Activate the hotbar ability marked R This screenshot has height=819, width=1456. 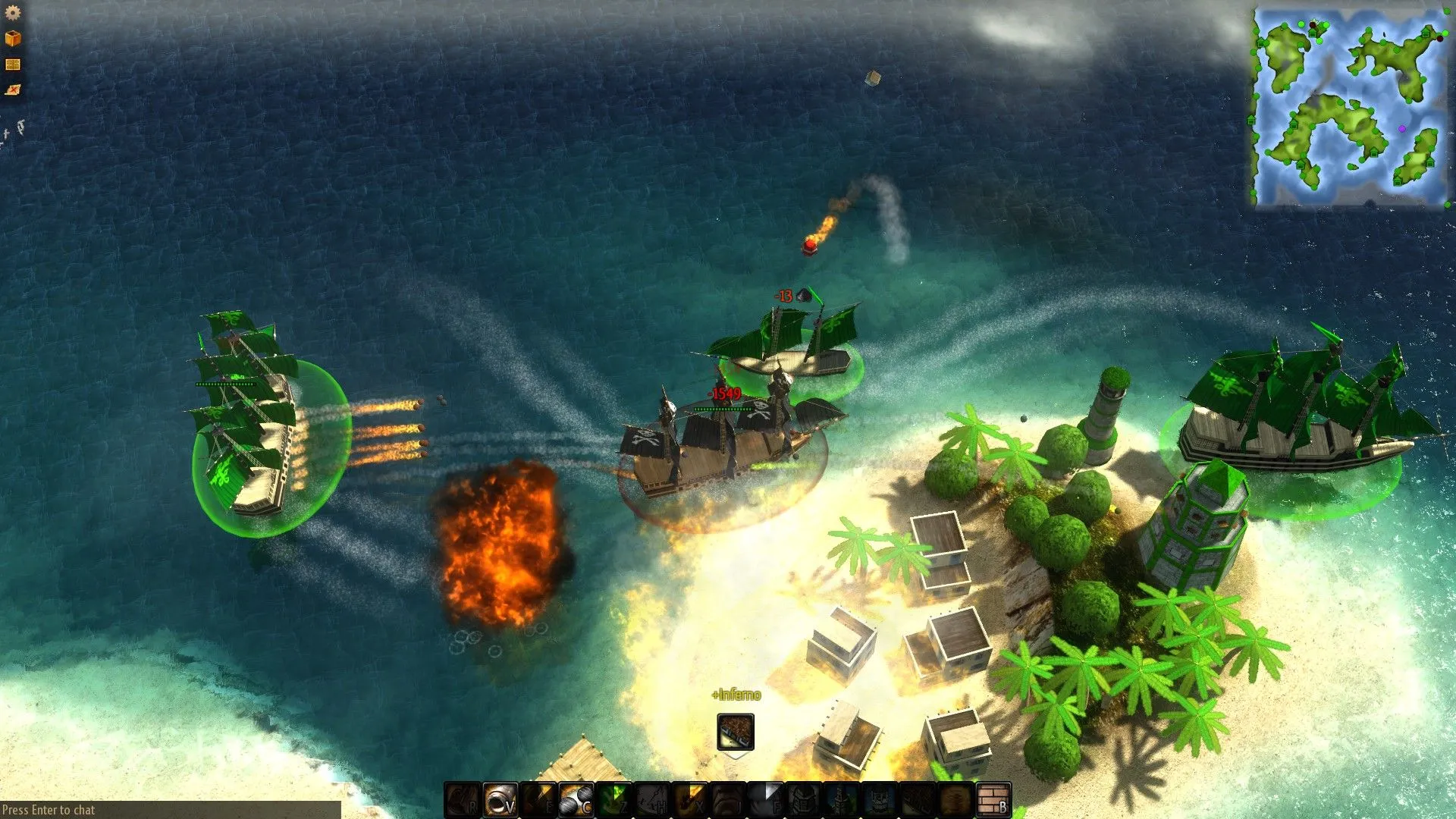(463, 800)
